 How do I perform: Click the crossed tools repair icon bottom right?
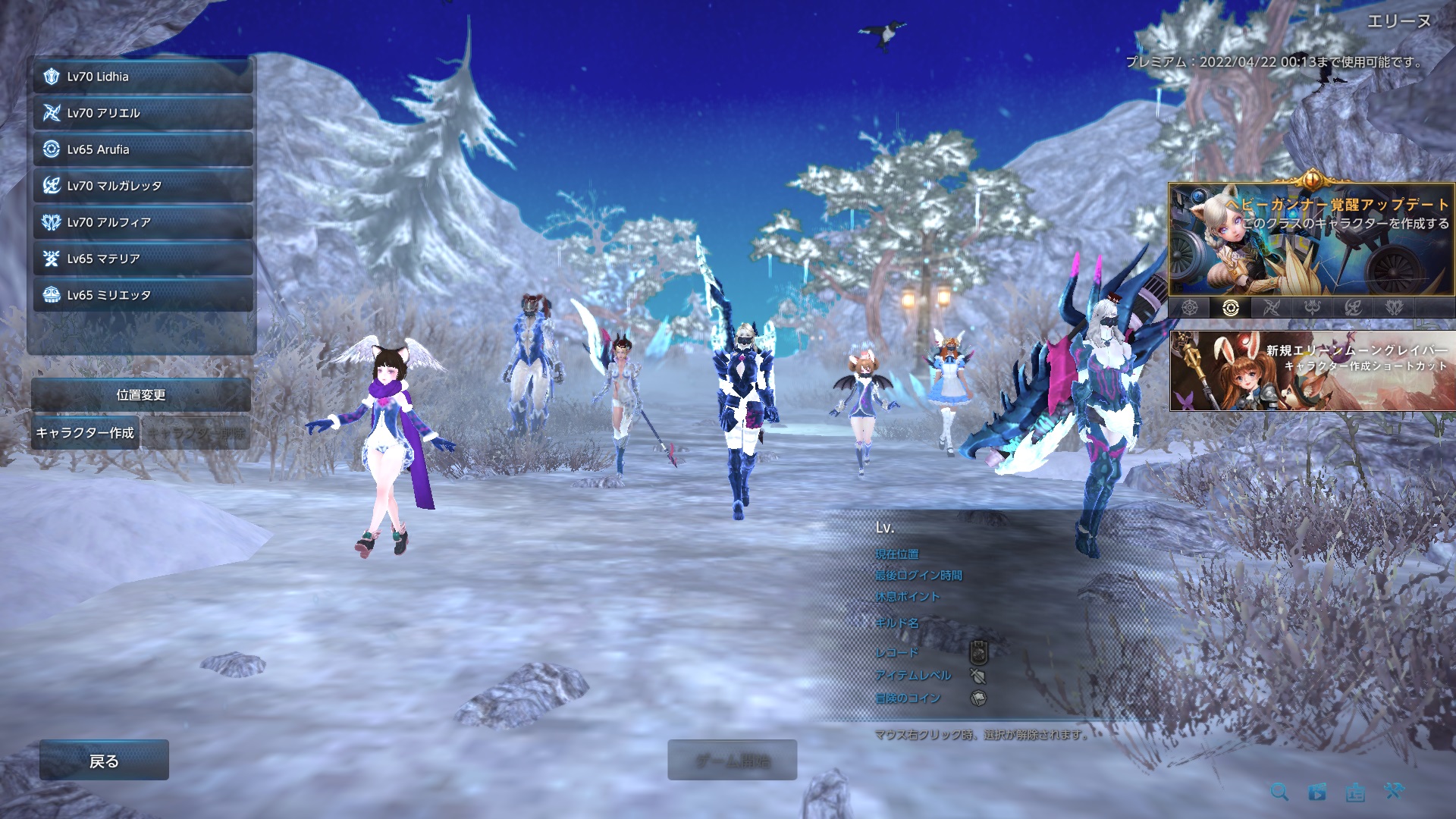[1394, 792]
